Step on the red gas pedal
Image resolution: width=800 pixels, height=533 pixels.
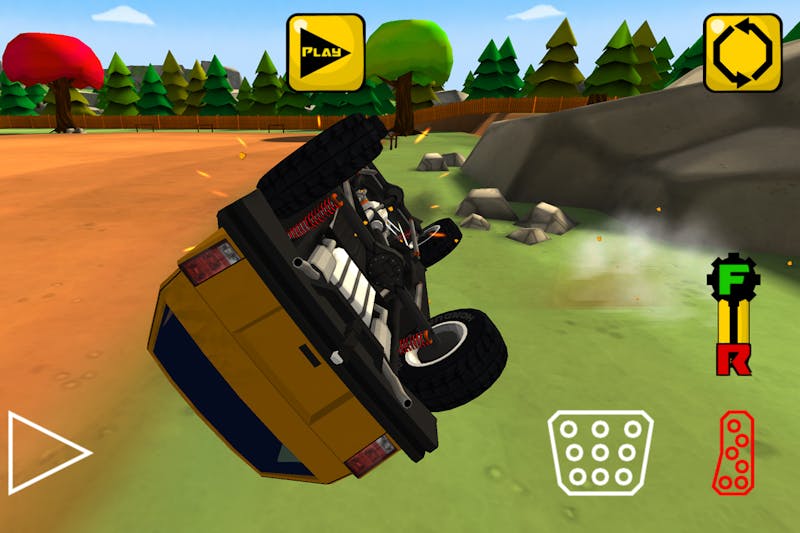tap(734, 452)
